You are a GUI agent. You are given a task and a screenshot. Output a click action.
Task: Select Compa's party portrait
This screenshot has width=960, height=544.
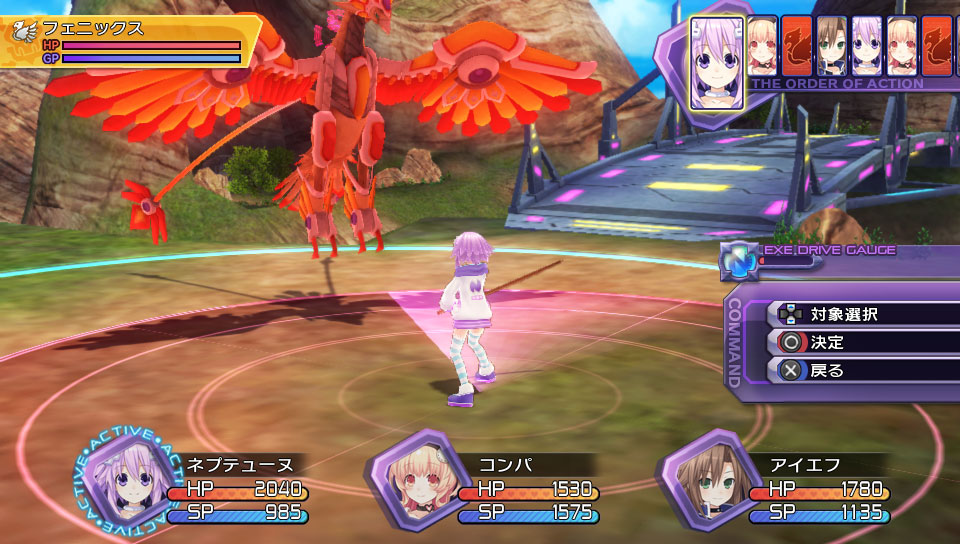(411, 479)
